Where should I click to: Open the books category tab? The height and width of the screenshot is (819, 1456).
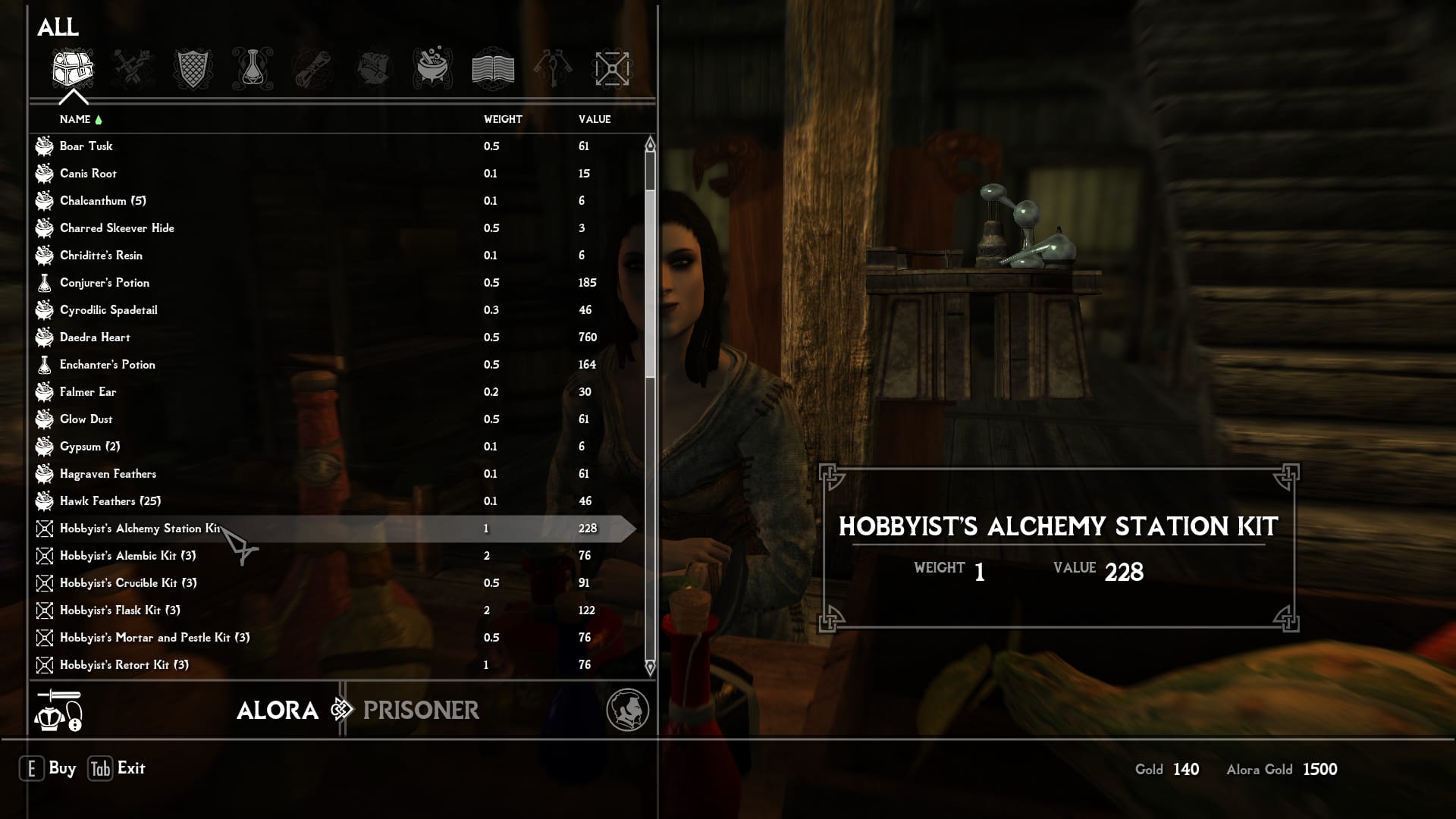(x=493, y=69)
